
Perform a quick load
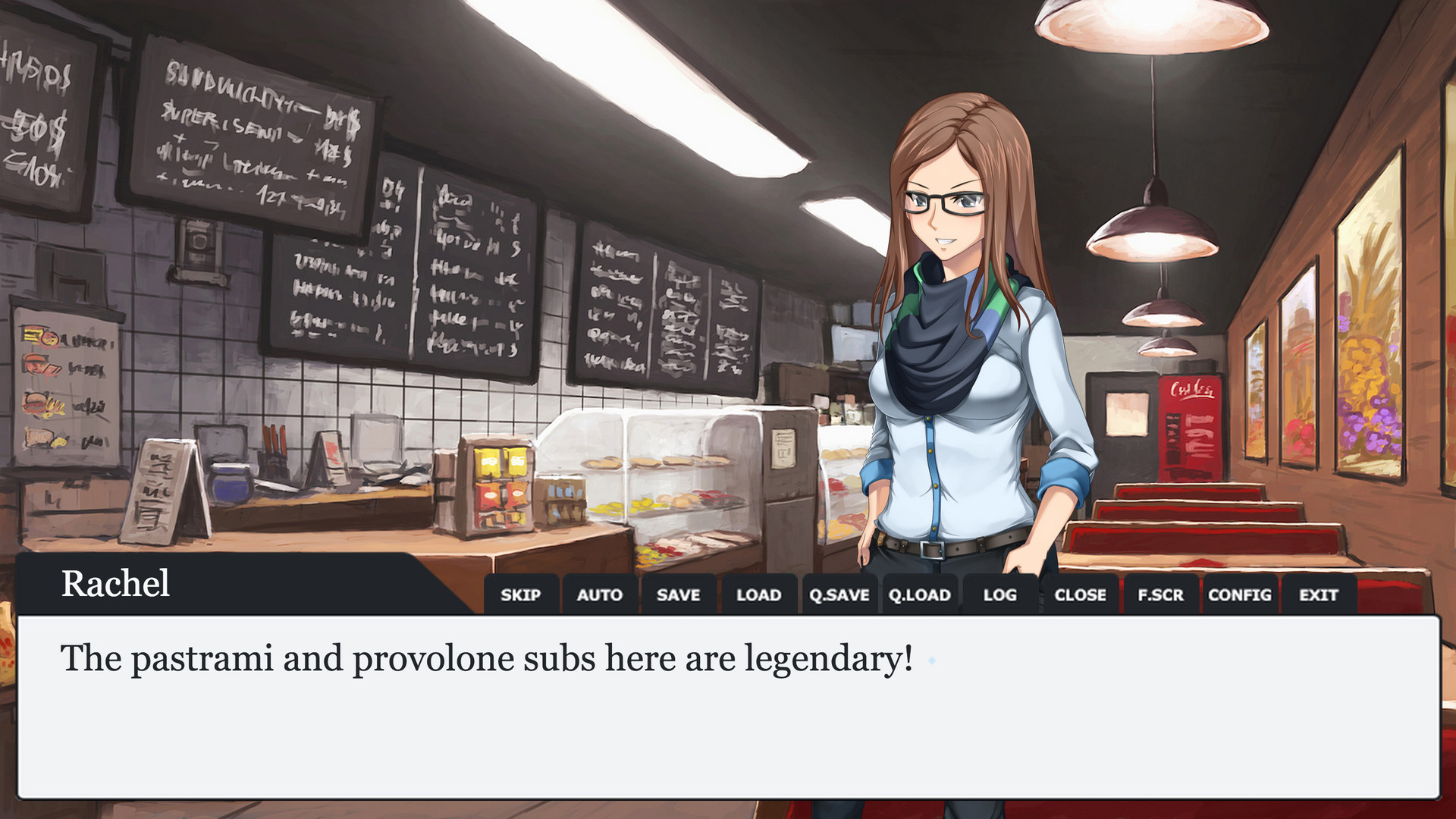click(x=919, y=595)
